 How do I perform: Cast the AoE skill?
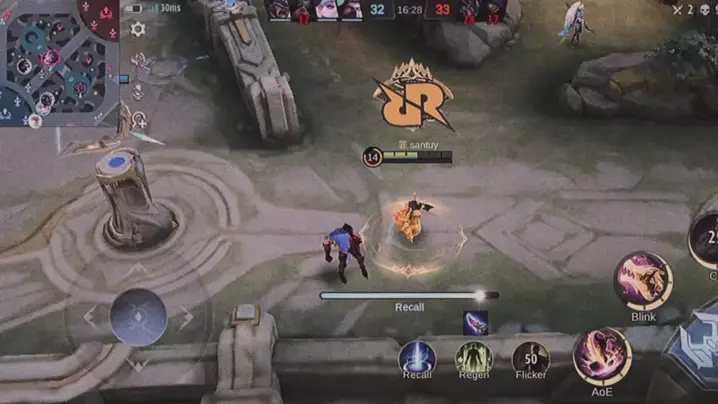pos(601,356)
